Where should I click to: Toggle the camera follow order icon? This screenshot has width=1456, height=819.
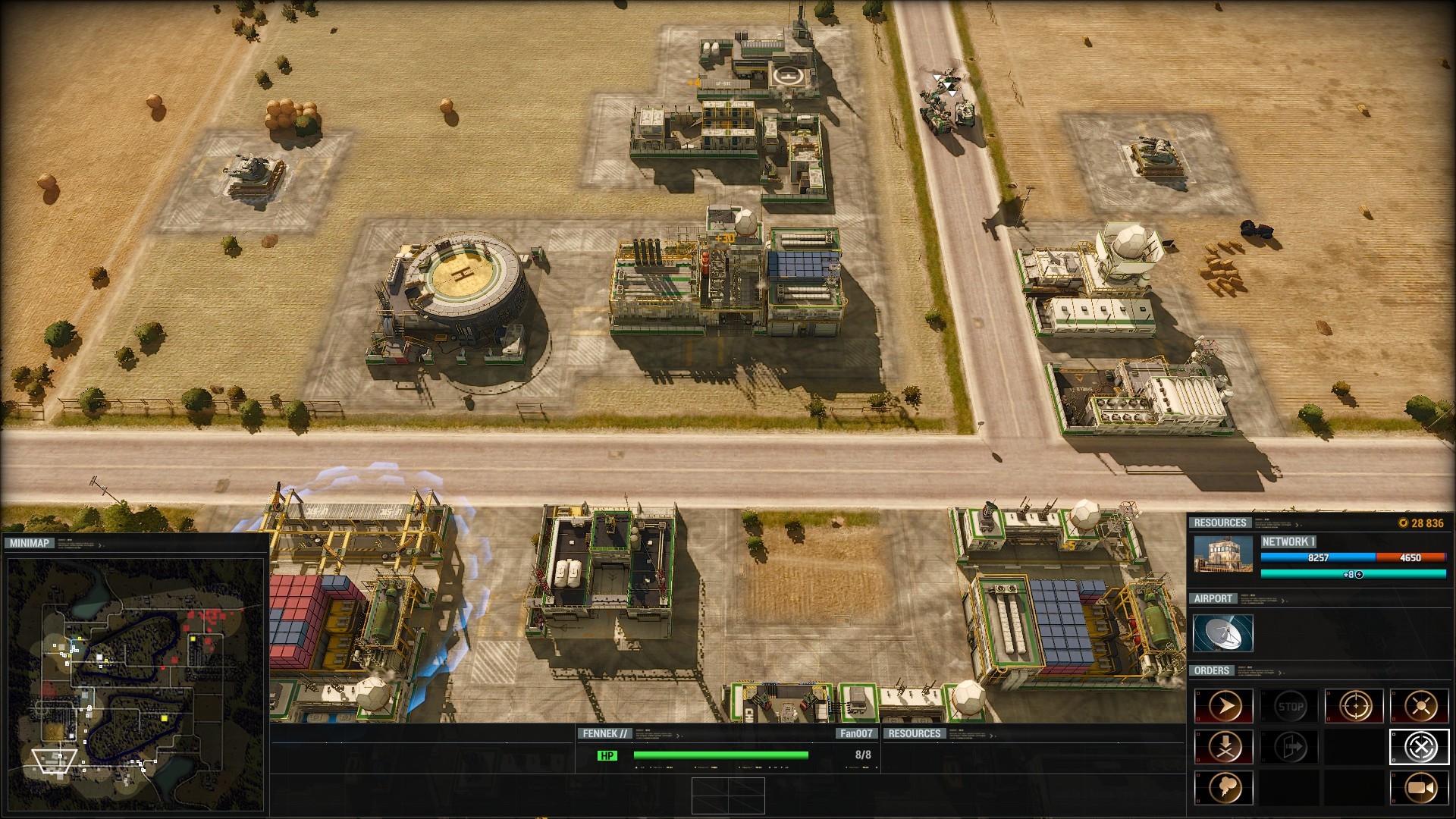pos(1420,789)
